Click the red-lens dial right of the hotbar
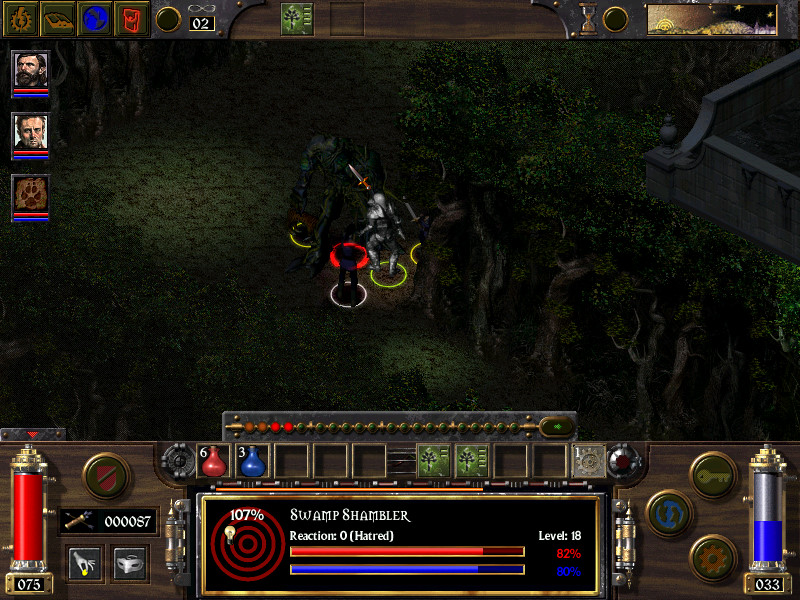This screenshot has width=800, height=600. point(624,461)
